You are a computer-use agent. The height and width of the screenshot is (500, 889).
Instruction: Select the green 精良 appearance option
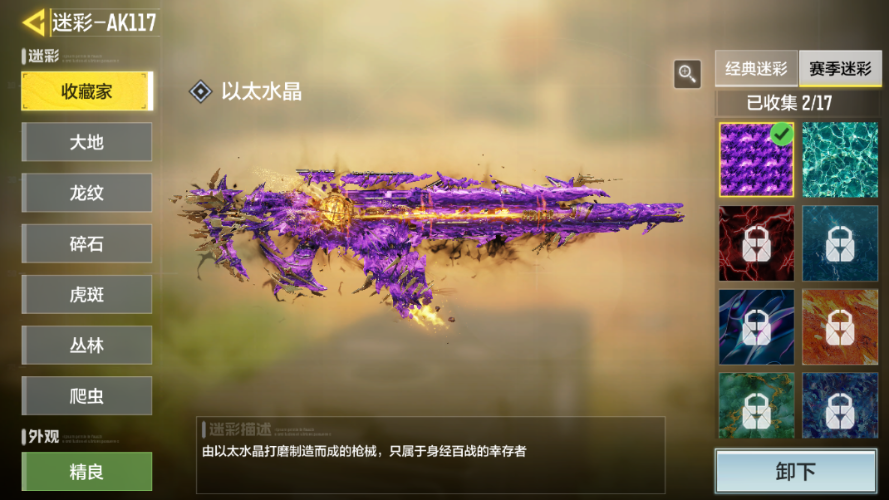click(87, 471)
